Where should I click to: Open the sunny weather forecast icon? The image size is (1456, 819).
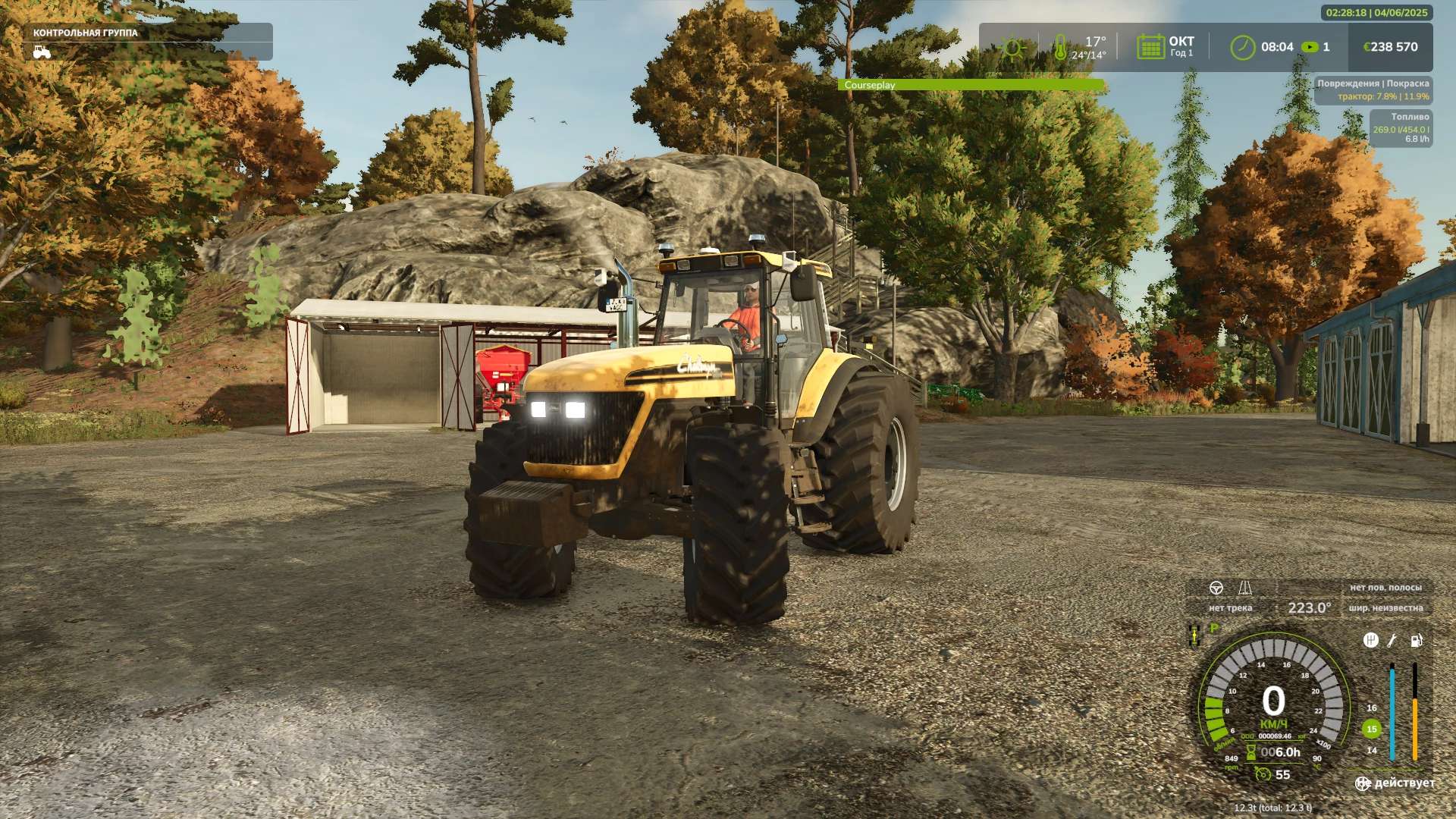(1012, 48)
